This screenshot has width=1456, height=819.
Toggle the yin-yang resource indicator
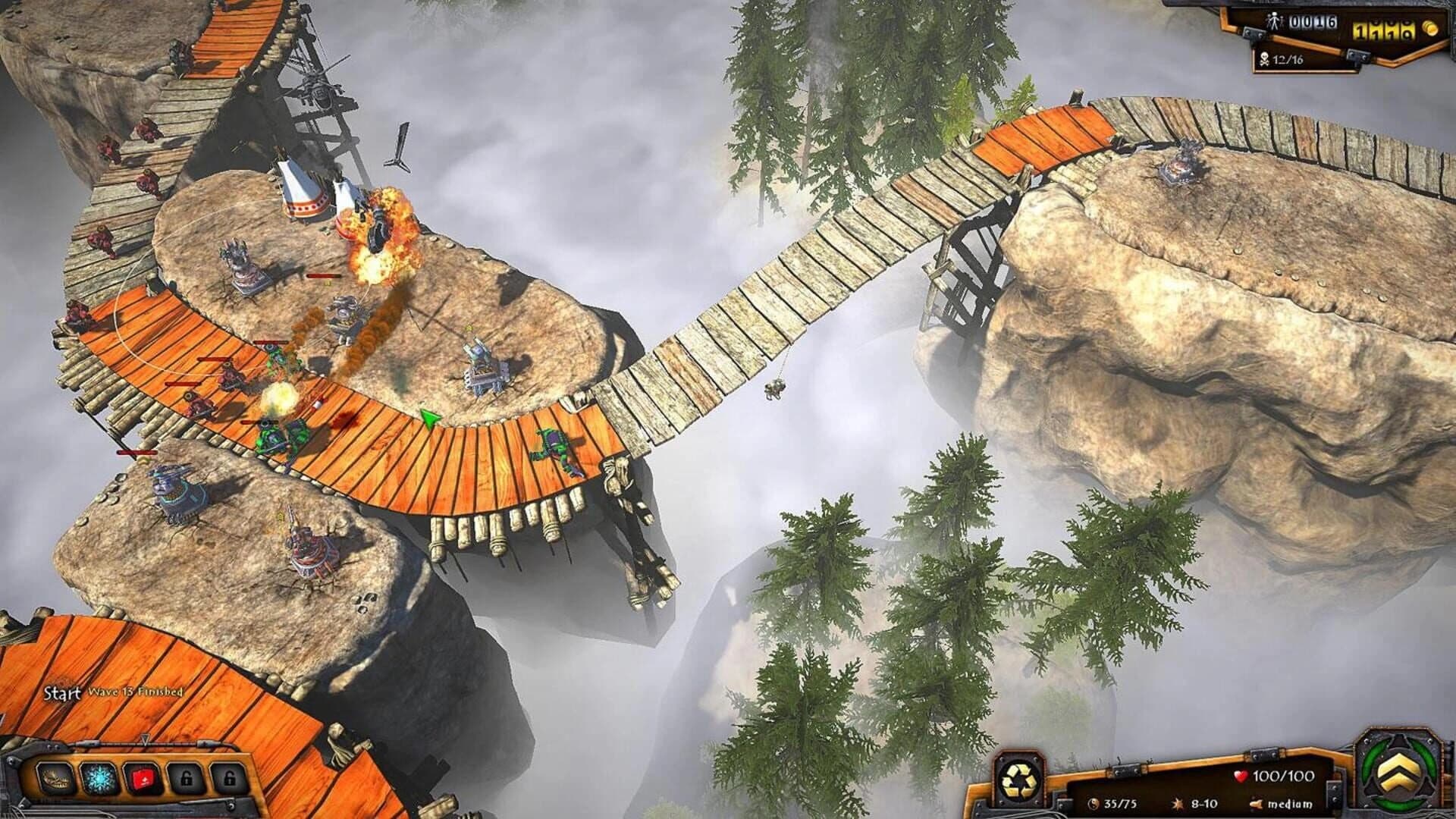coord(1094,805)
